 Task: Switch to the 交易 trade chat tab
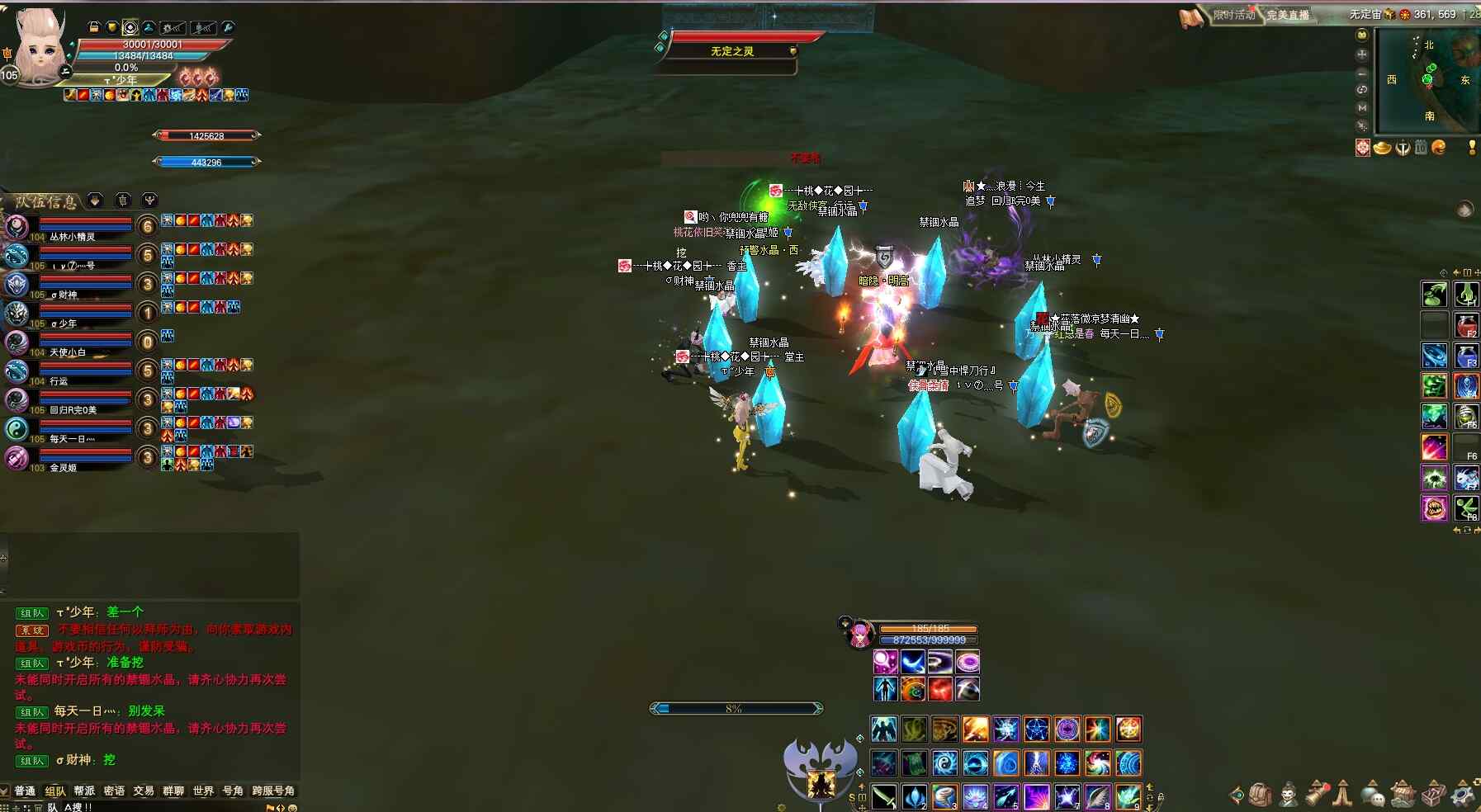(144, 791)
